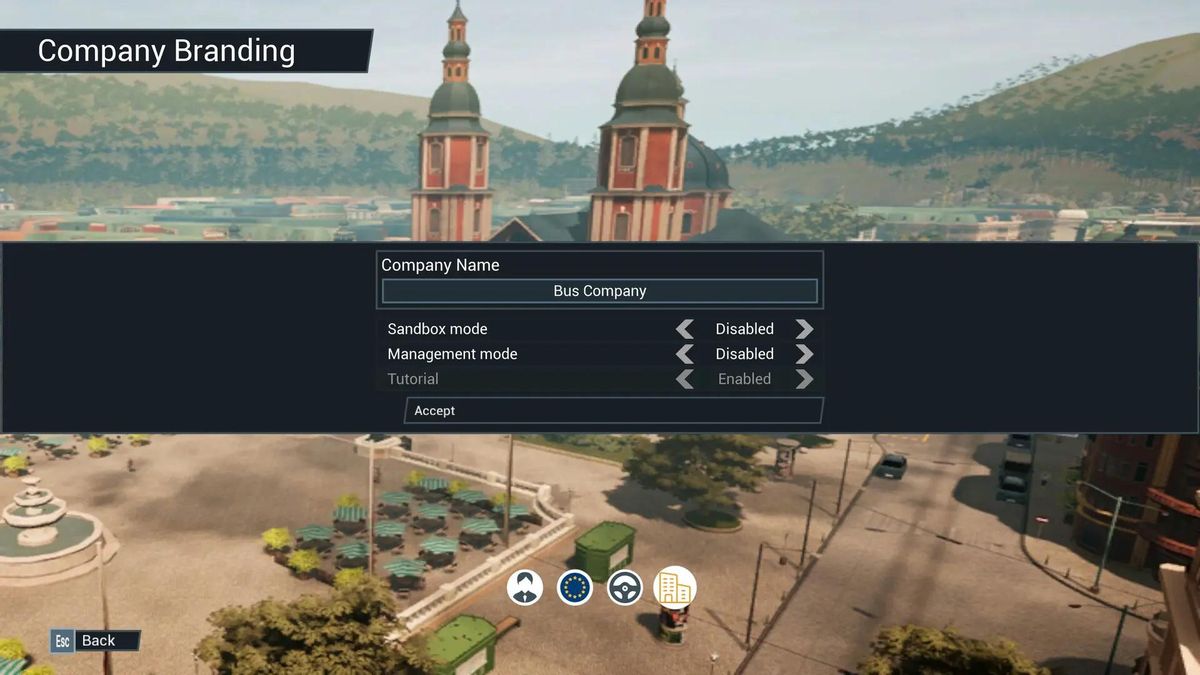The image size is (1200, 675).
Task: Click the Company Name text field
Action: coord(600,291)
